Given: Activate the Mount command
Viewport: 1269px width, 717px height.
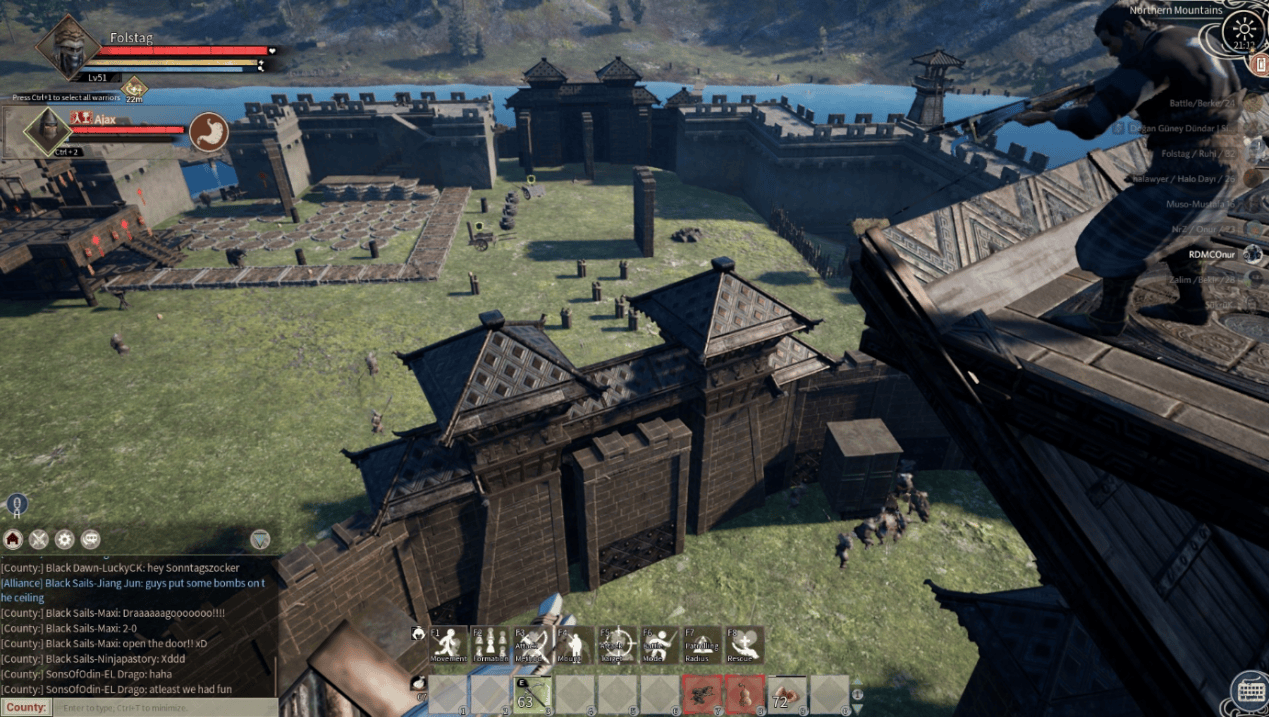Looking at the screenshot, I should tap(575, 644).
